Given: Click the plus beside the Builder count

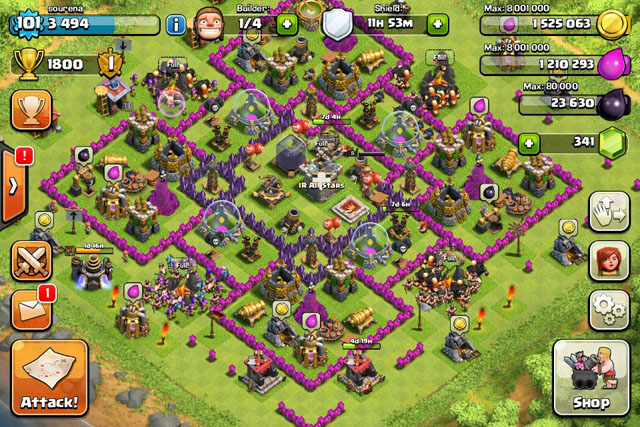Looking at the screenshot, I should [286, 23].
